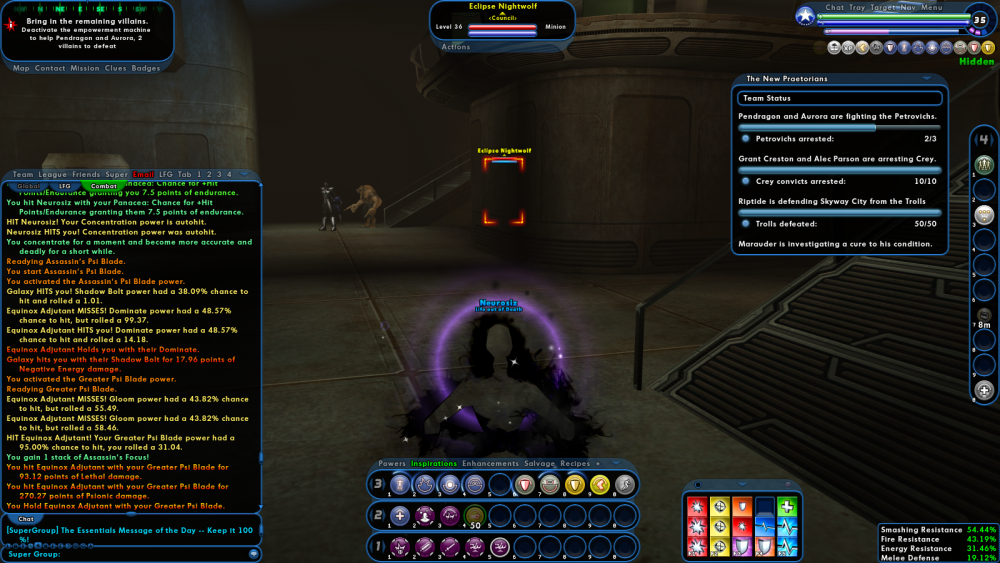Open the Enhancements tab
The height and width of the screenshot is (563, 1000).
(x=490, y=463)
